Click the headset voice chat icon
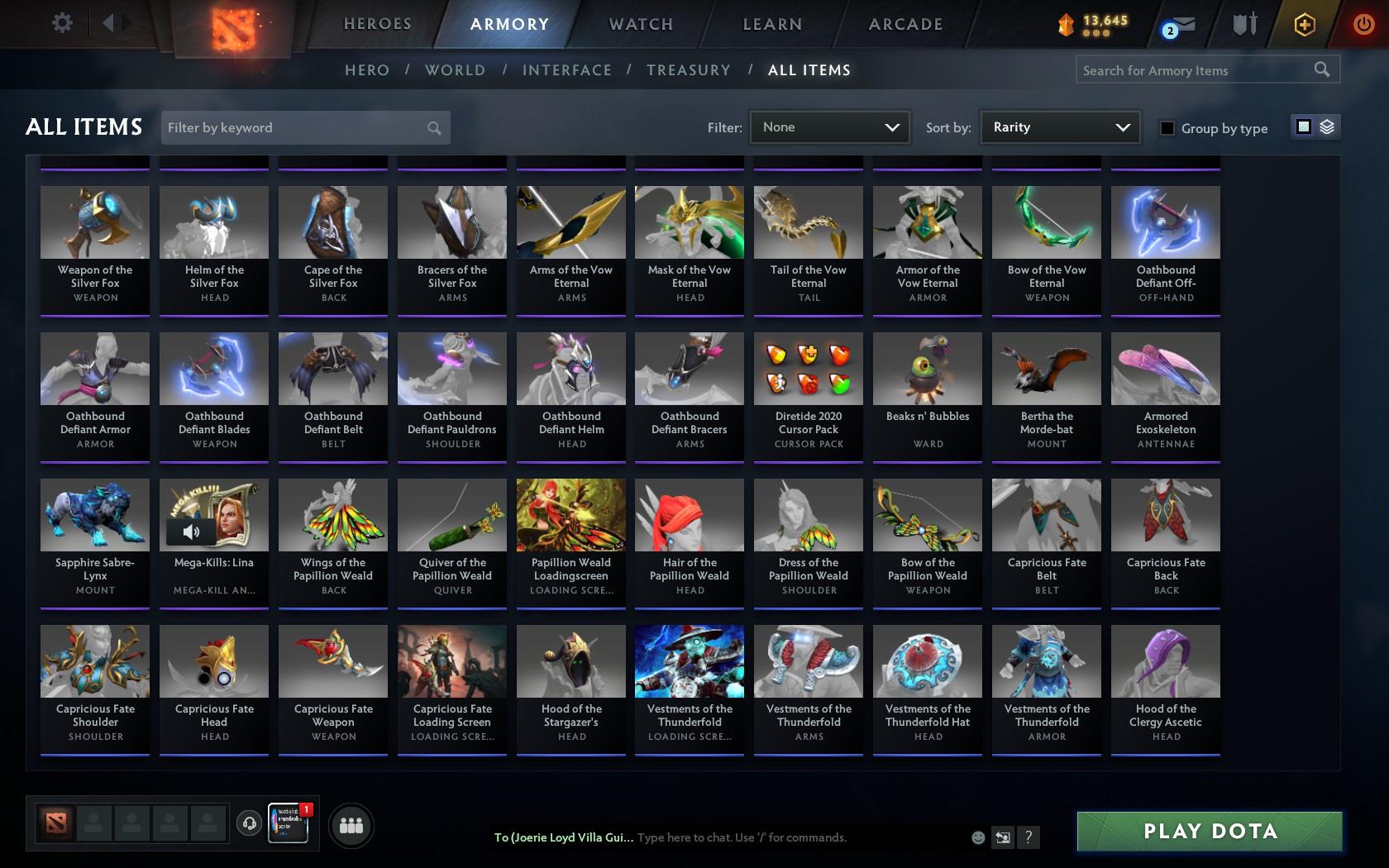 tap(250, 824)
